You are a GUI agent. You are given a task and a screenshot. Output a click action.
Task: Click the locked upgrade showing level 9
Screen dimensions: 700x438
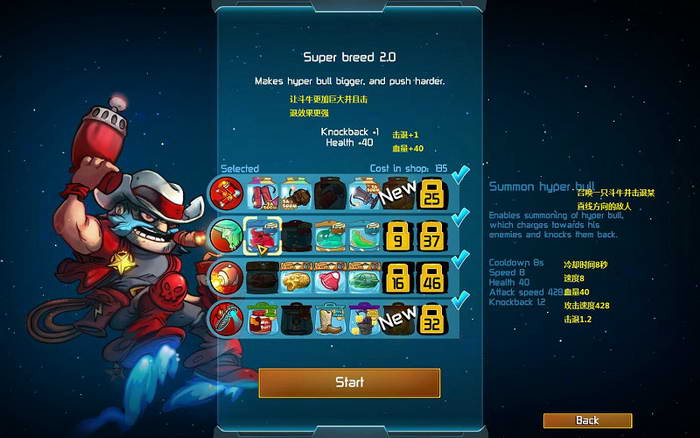[x=397, y=236]
